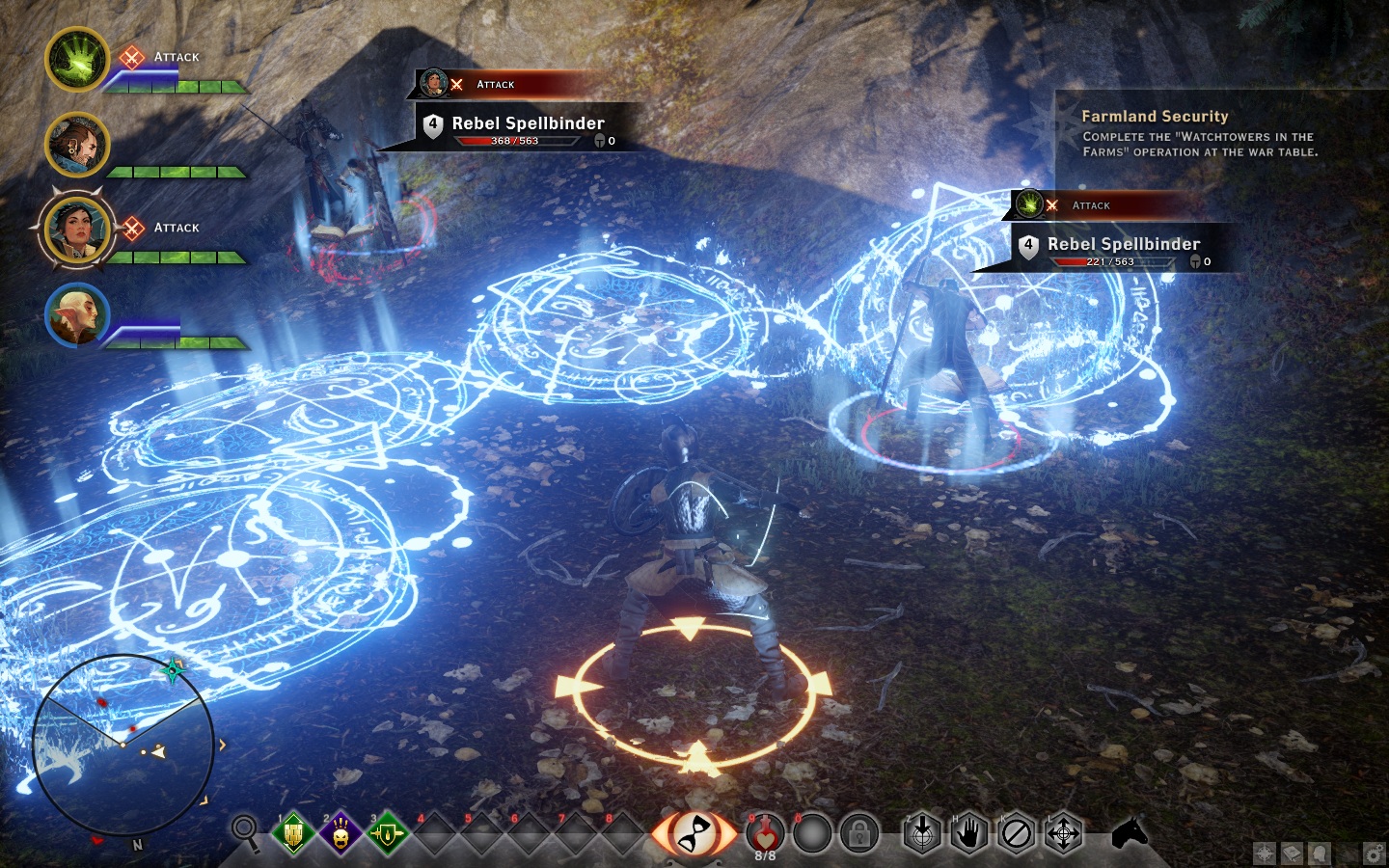Click the circular minimap
The width and height of the screenshot is (1389, 868).
(123, 741)
